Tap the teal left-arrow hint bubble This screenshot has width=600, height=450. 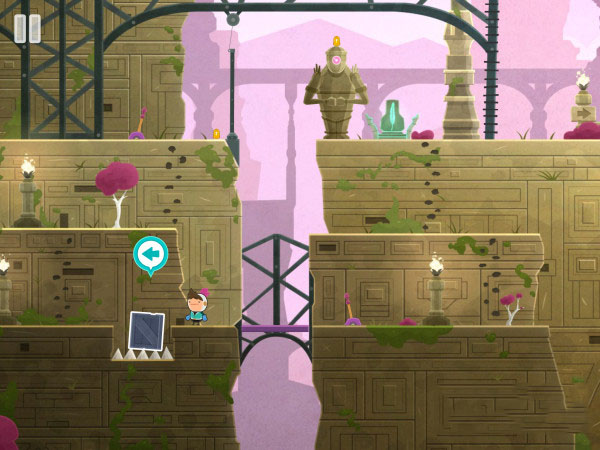coord(150,256)
